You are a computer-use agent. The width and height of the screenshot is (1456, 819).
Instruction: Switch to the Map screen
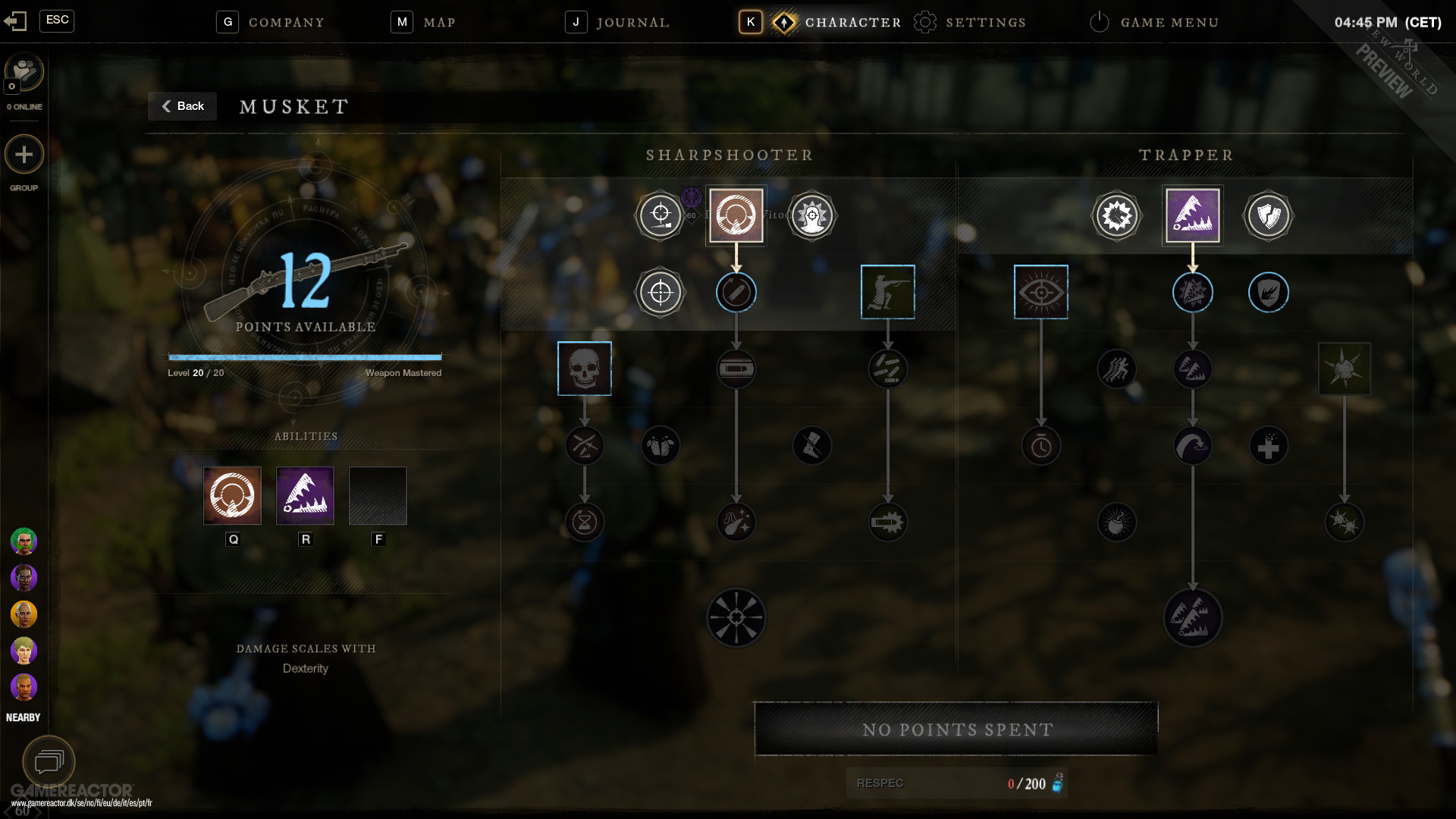(x=439, y=23)
